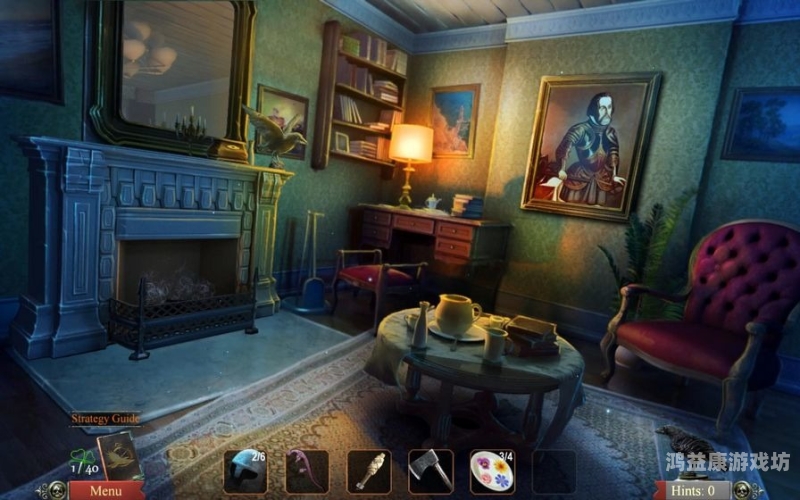Viewport: 800px width, 500px height.
Task: Open the Strategy Guide
Action: pos(104,418)
